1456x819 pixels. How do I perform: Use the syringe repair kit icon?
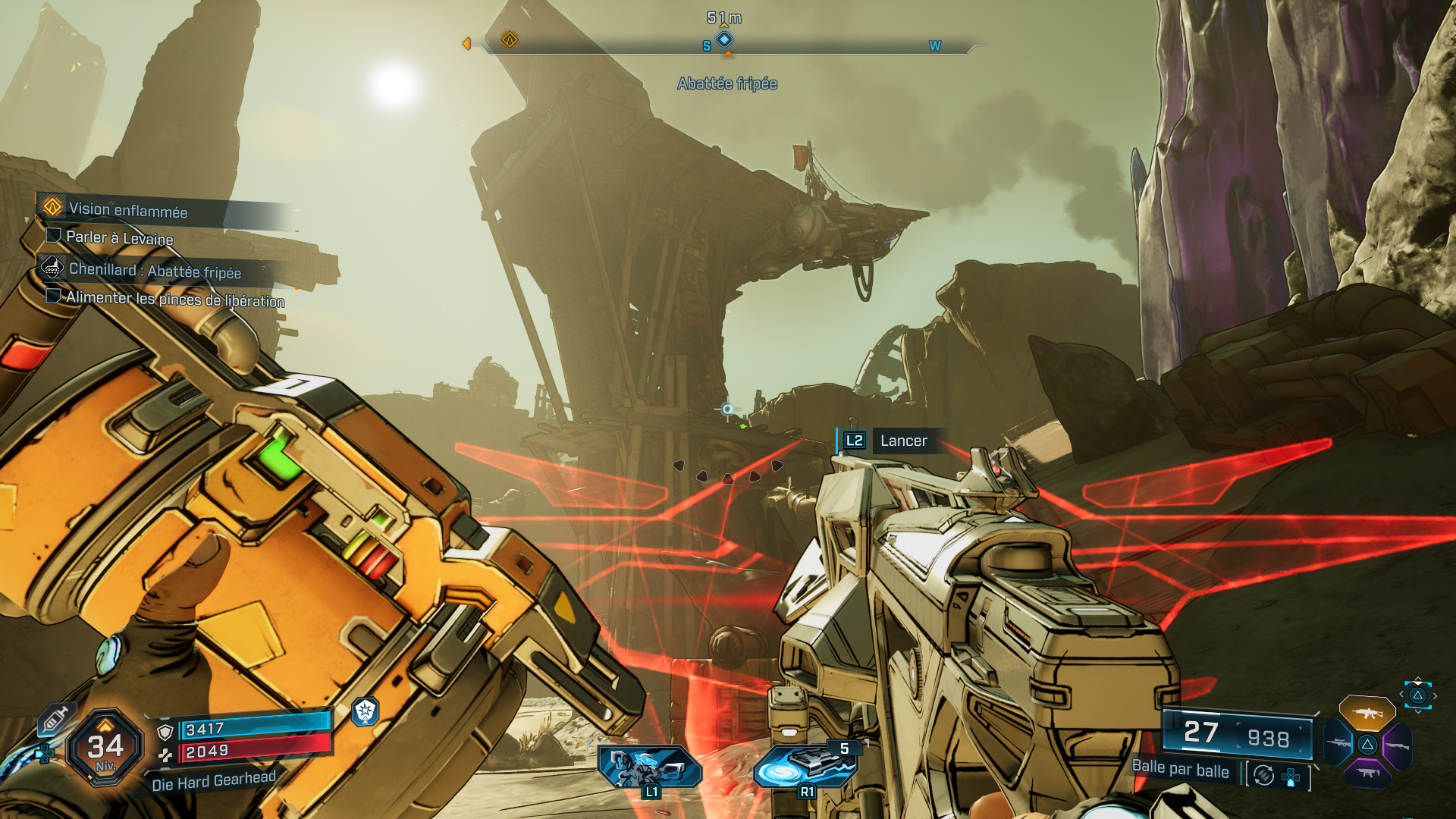click(55, 718)
